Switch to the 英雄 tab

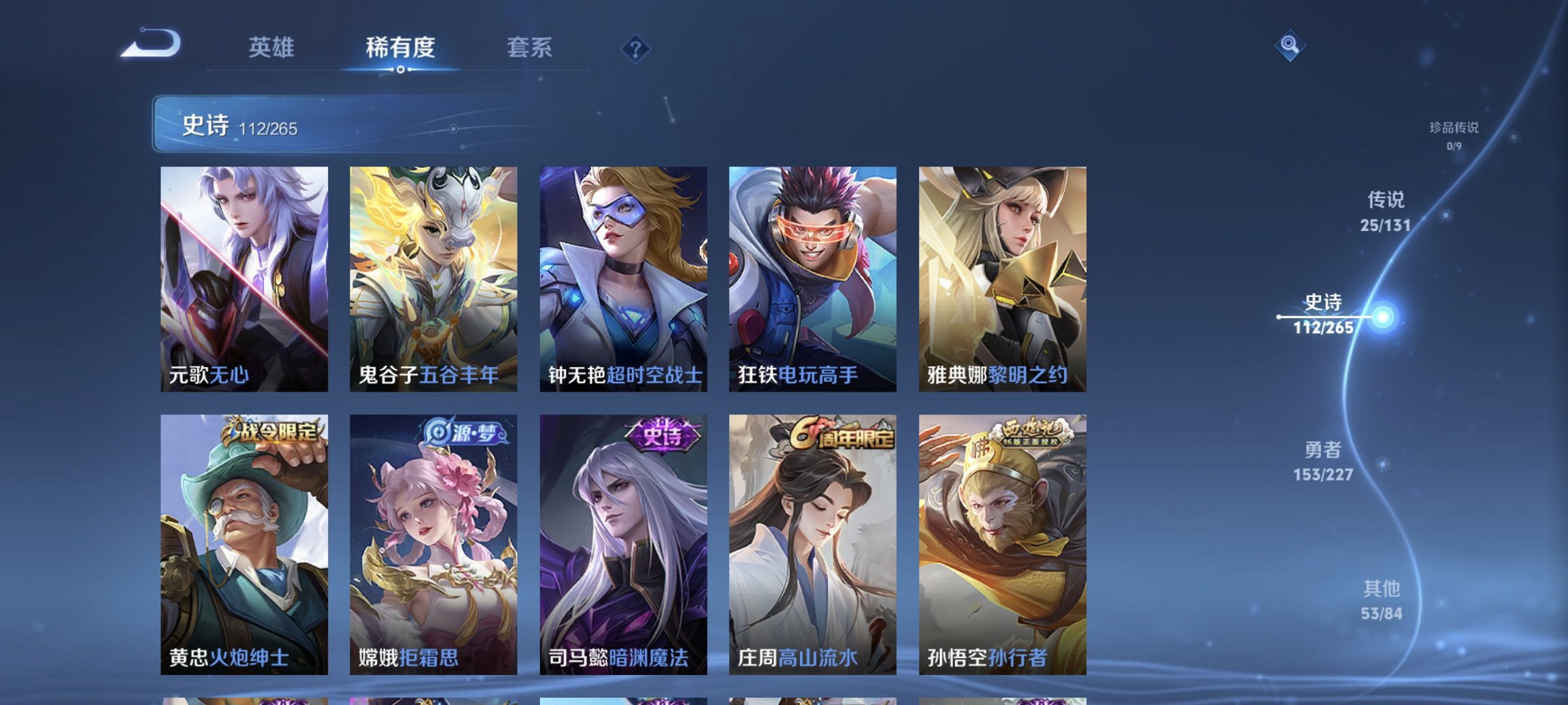point(273,48)
